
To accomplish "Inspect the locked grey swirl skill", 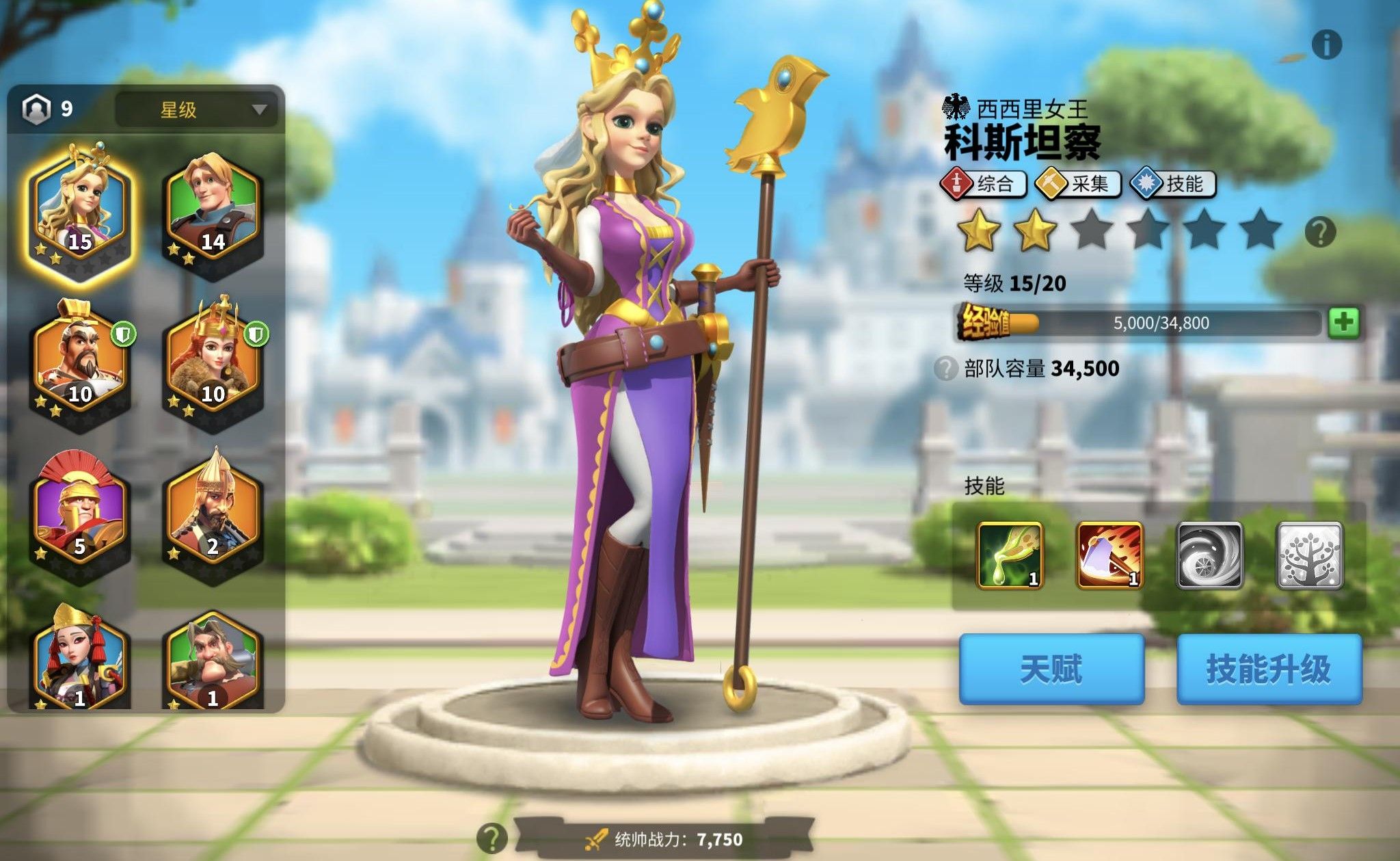I will click(x=1209, y=555).
